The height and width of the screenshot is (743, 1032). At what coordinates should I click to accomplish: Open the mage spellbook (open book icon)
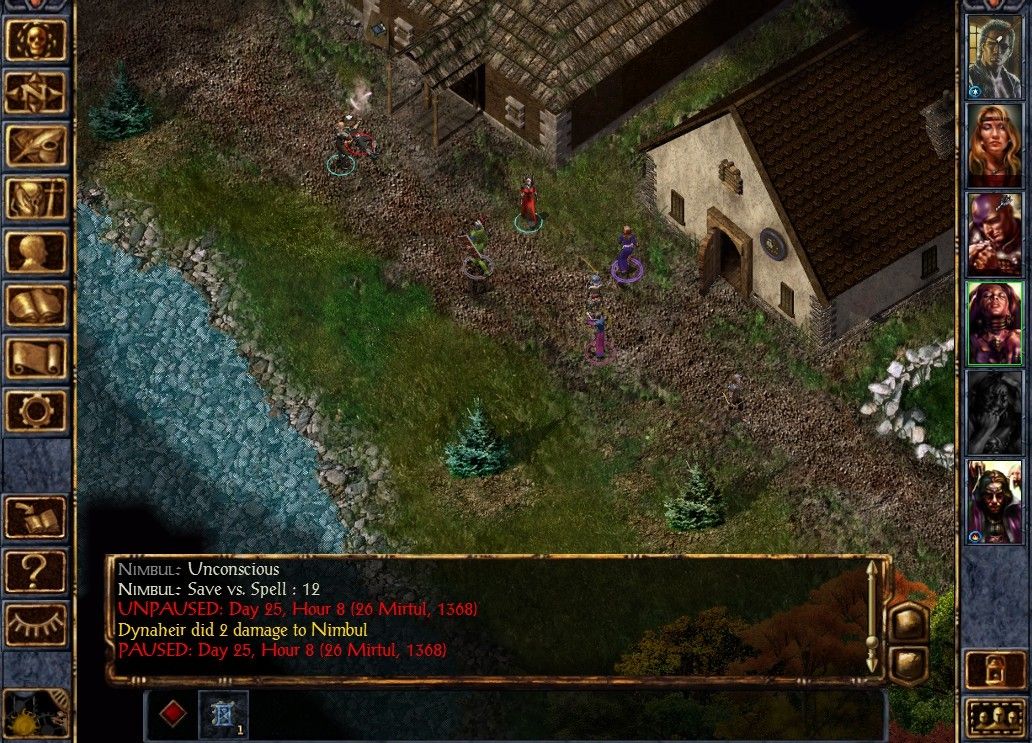(36, 305)
